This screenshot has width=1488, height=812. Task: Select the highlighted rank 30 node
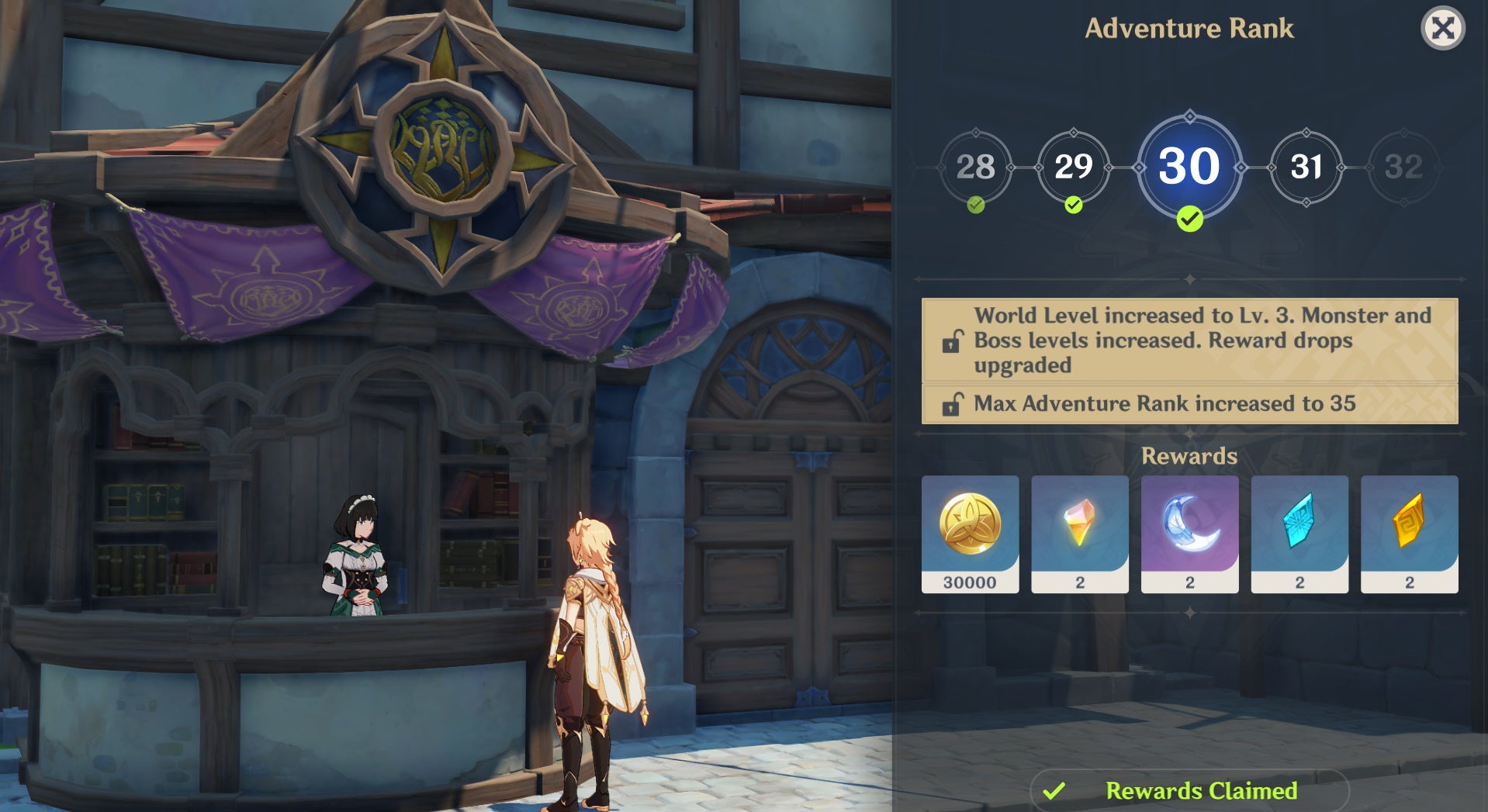(1189, 167)
